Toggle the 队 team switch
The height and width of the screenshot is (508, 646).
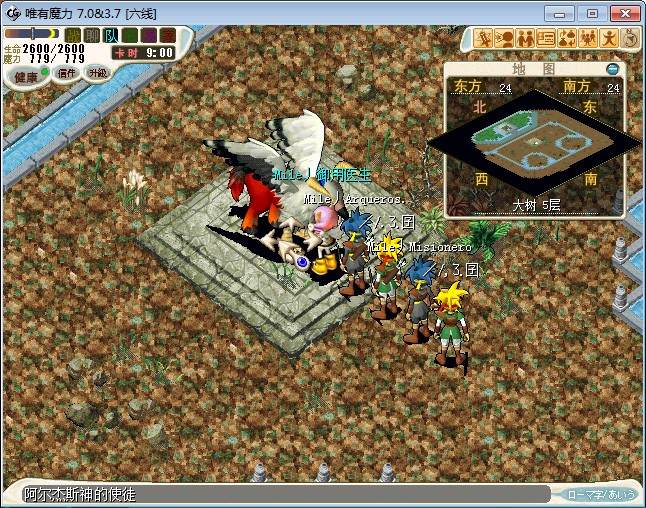point(110,35)
